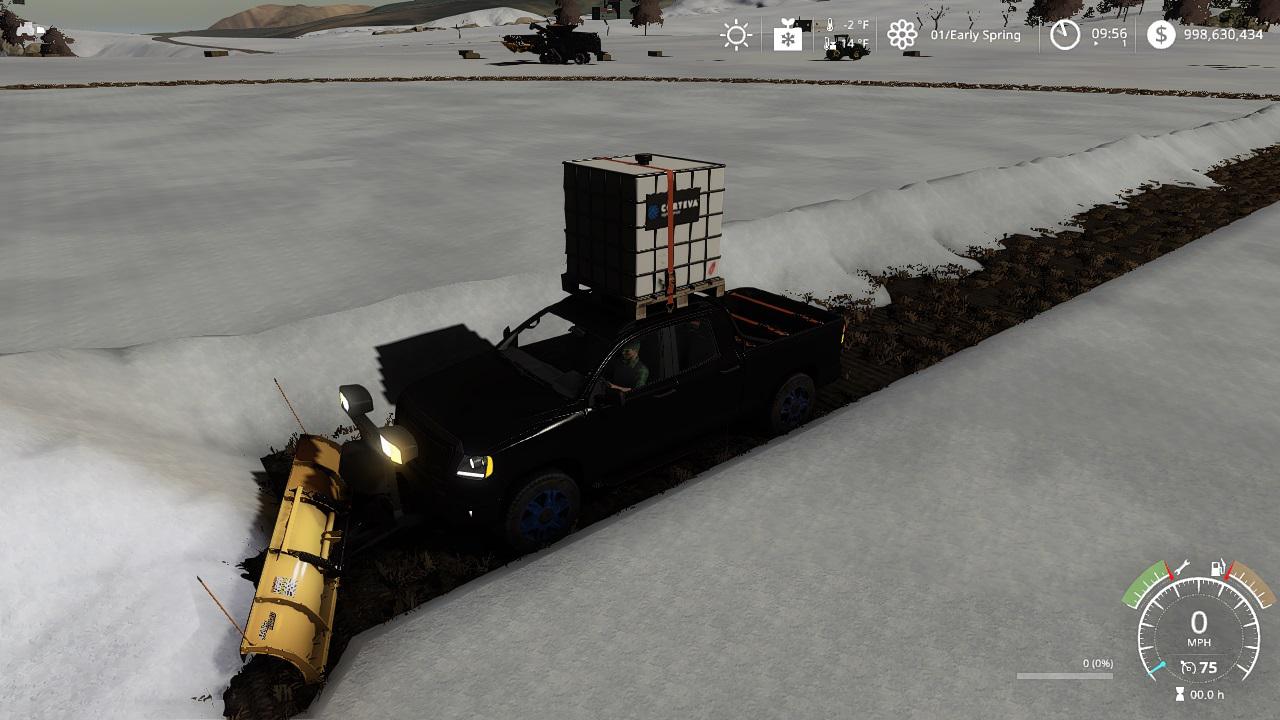The height and width of the screenshot is (720, 1280).
Task: Toggle the cruise control icon
Action: click(1187, 667)
